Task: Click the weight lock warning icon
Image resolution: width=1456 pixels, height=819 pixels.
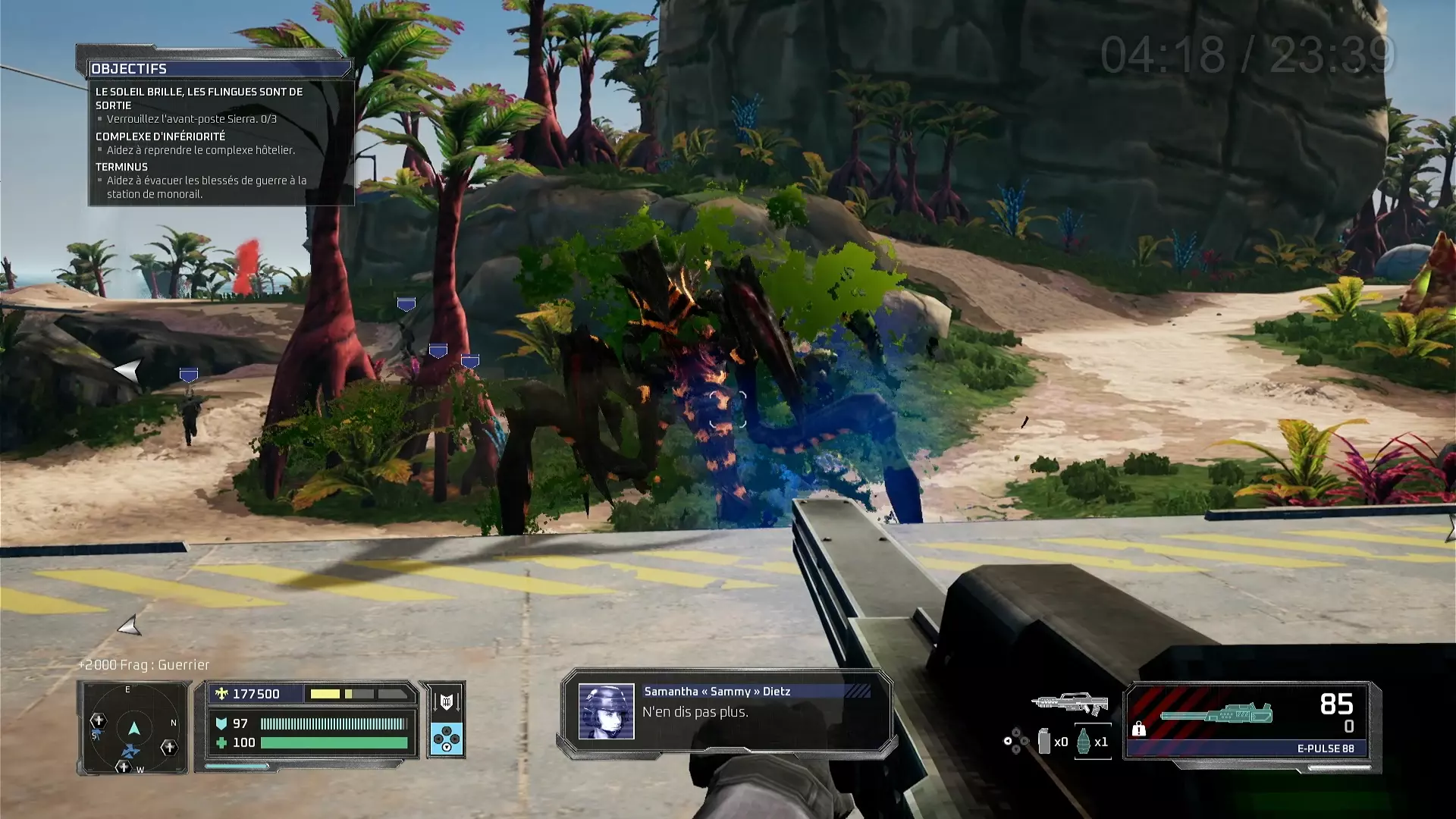Action: (1138, 729)
